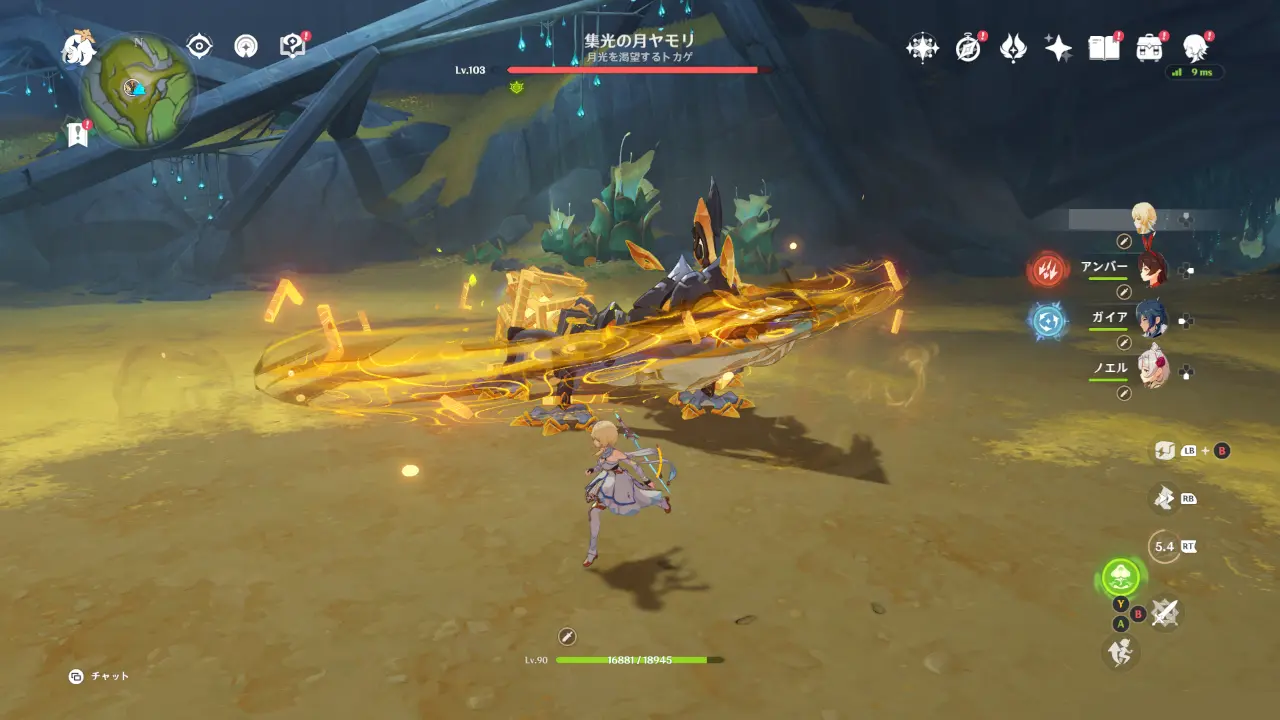Switch to party member ガイア
This screenshot has height=720, width=1280.
coord(1152,319)
